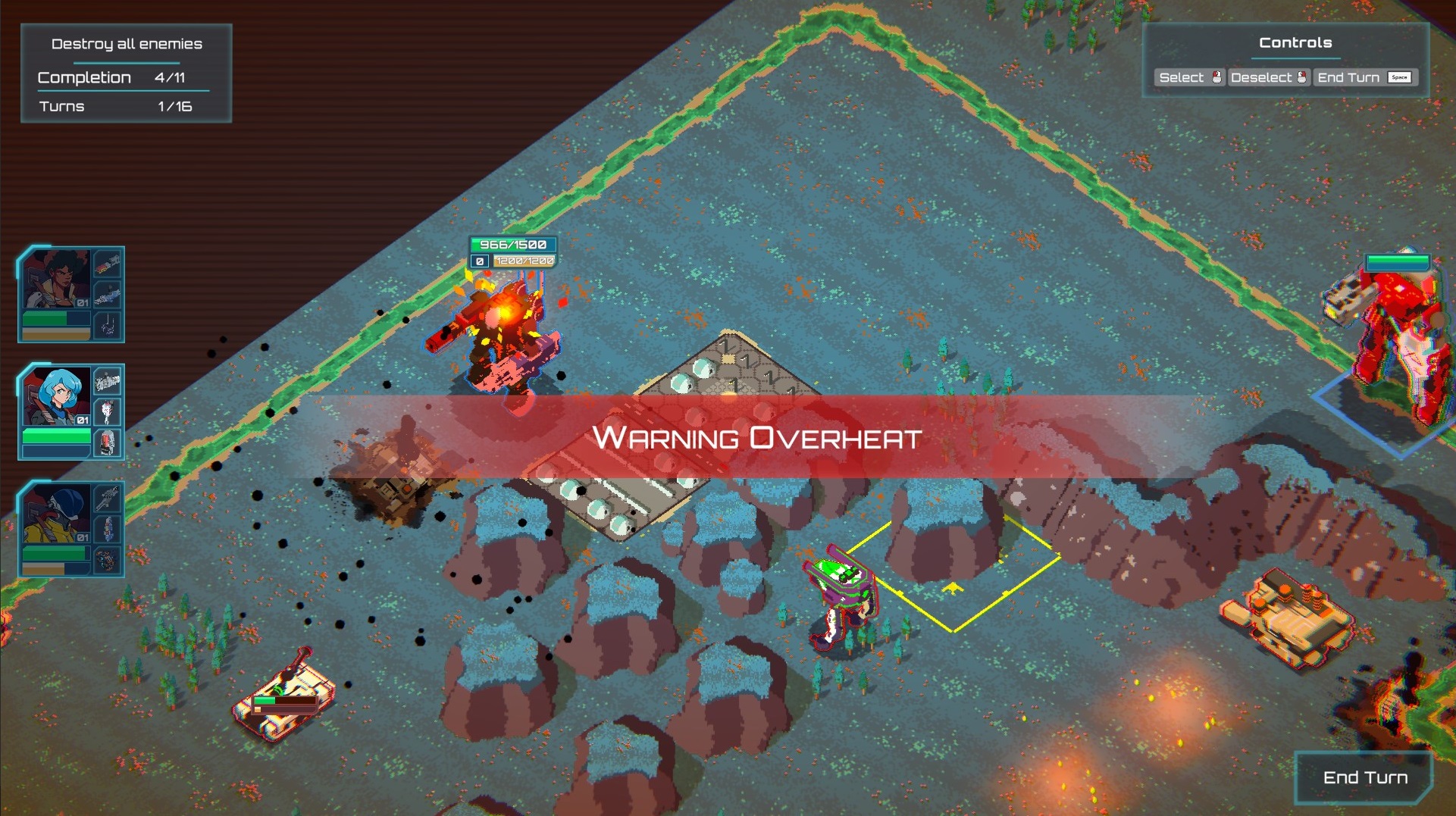Click the white cannon weapon icon on the blue-haired pilot's panel
The height and width of the screenshot is (816, 1456).
108,380
